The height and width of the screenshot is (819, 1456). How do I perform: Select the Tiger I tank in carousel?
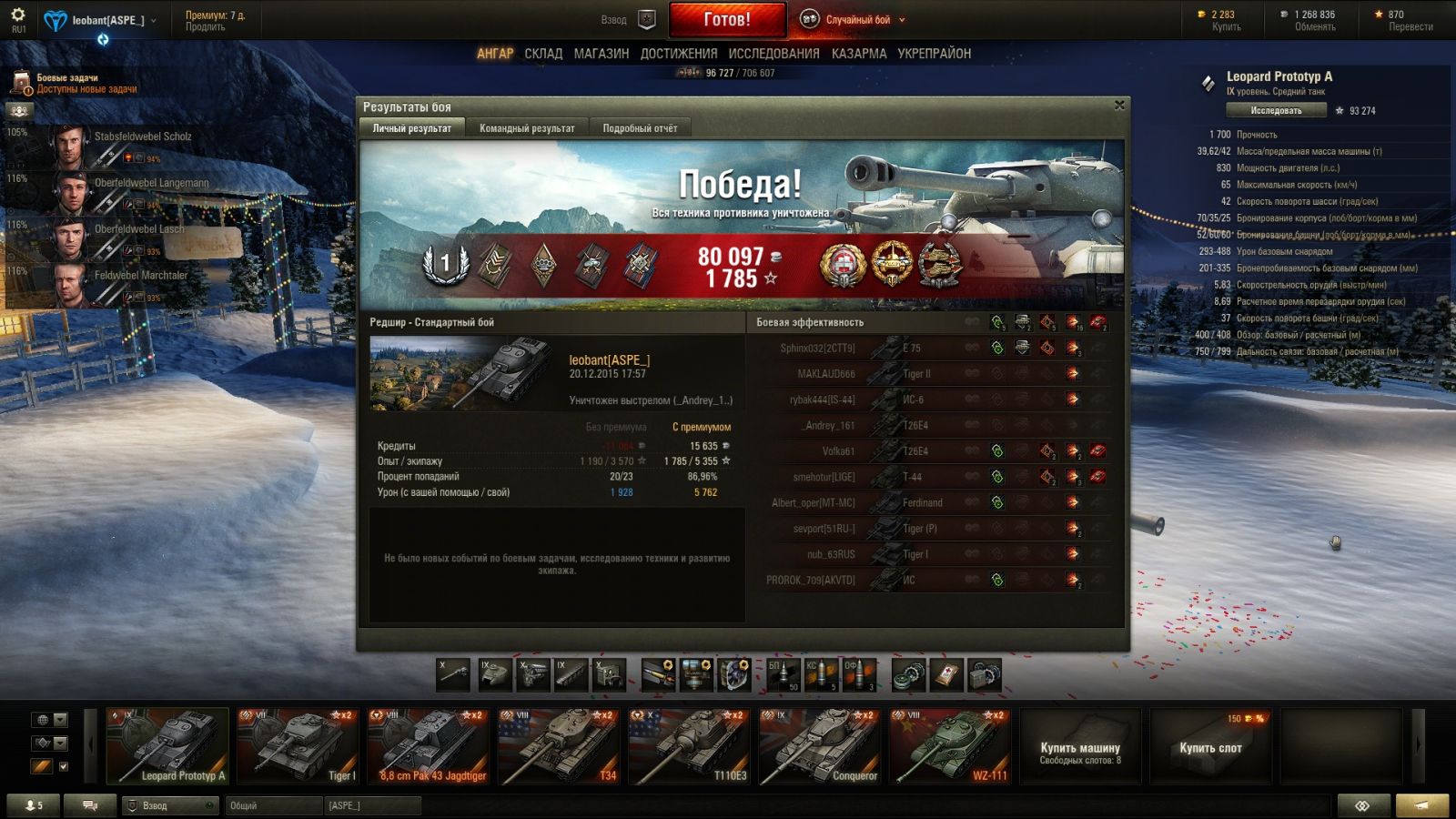pyautogui.click(x=298, y=746)
